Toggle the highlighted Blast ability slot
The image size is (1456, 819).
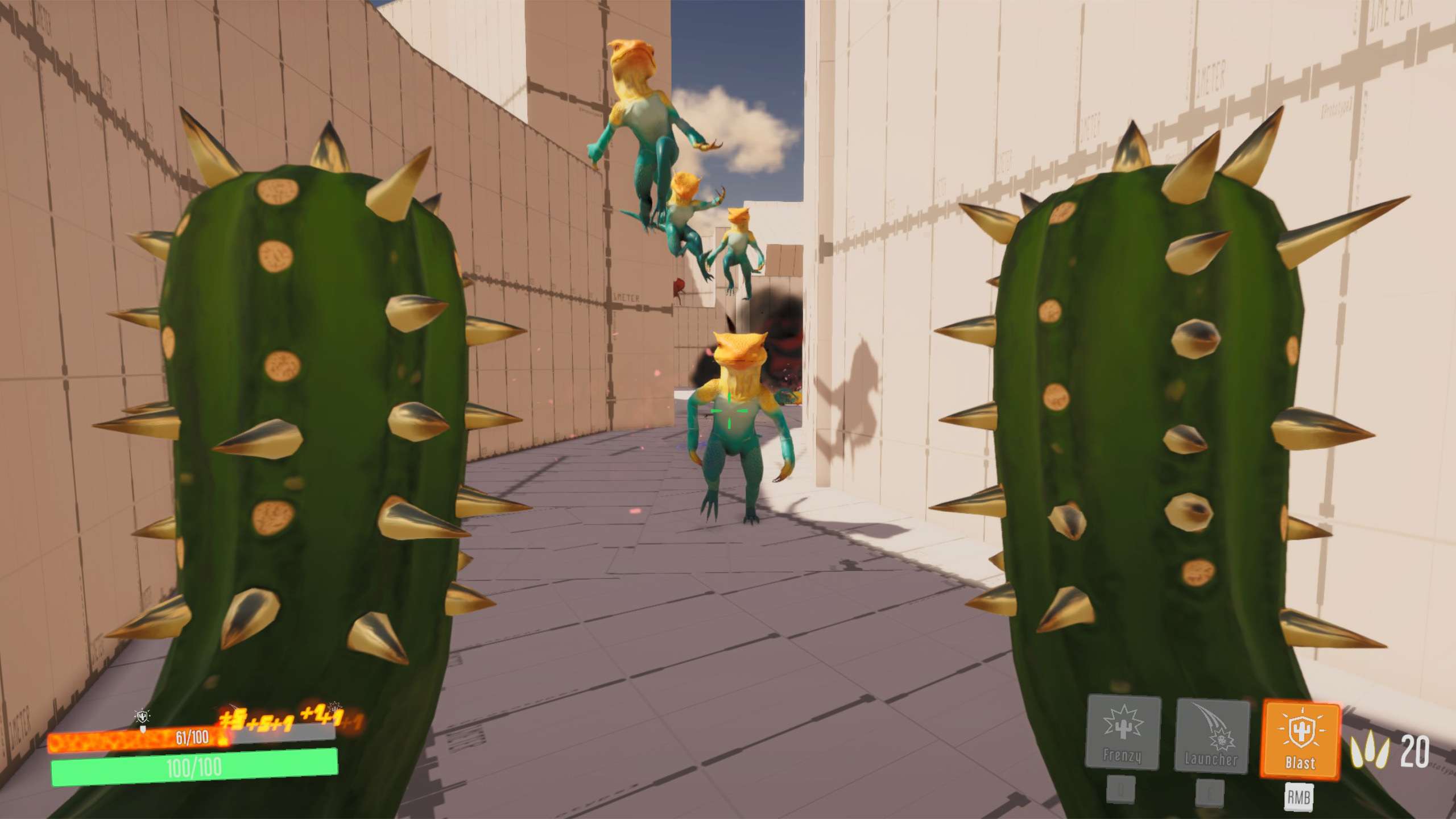point(1301,739)
